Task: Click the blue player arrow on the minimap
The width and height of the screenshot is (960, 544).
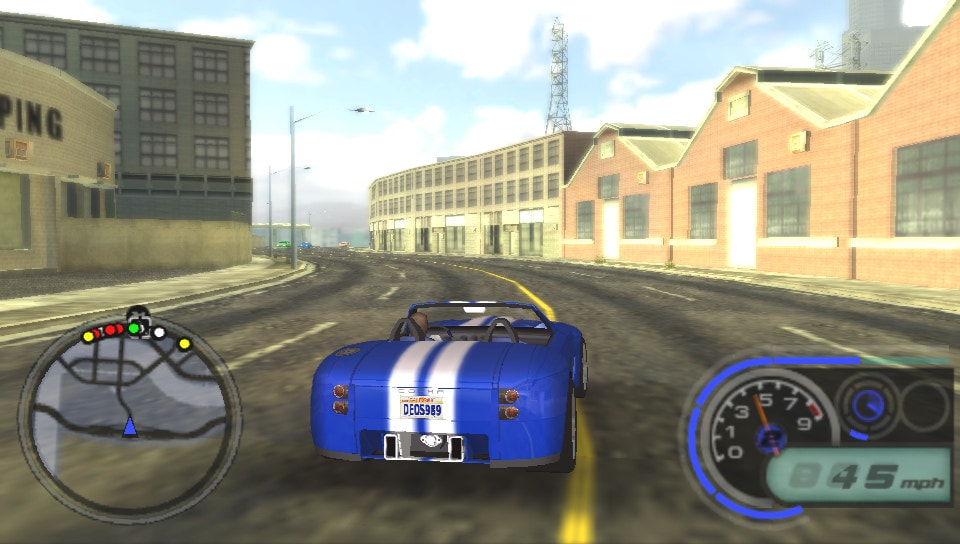Action: click(129, 427)
